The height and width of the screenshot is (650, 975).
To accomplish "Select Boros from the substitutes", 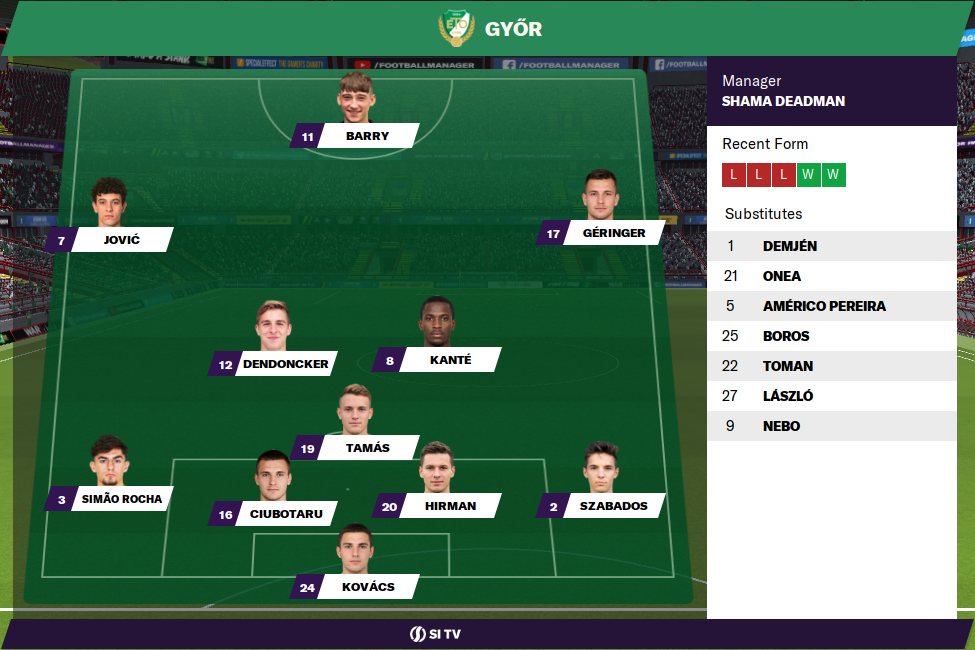I will point(831,336).
